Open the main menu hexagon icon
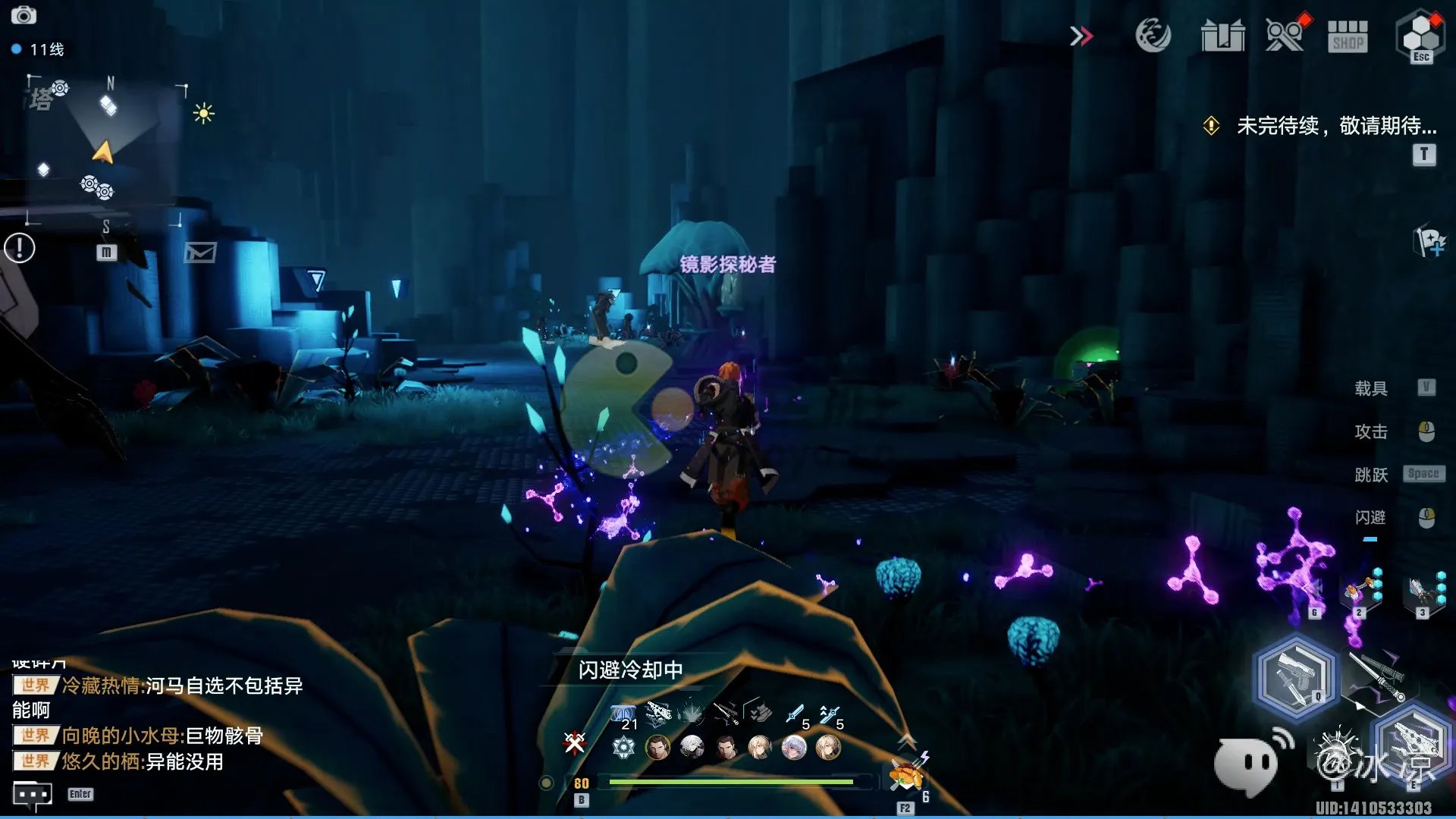 point(1420,34)
